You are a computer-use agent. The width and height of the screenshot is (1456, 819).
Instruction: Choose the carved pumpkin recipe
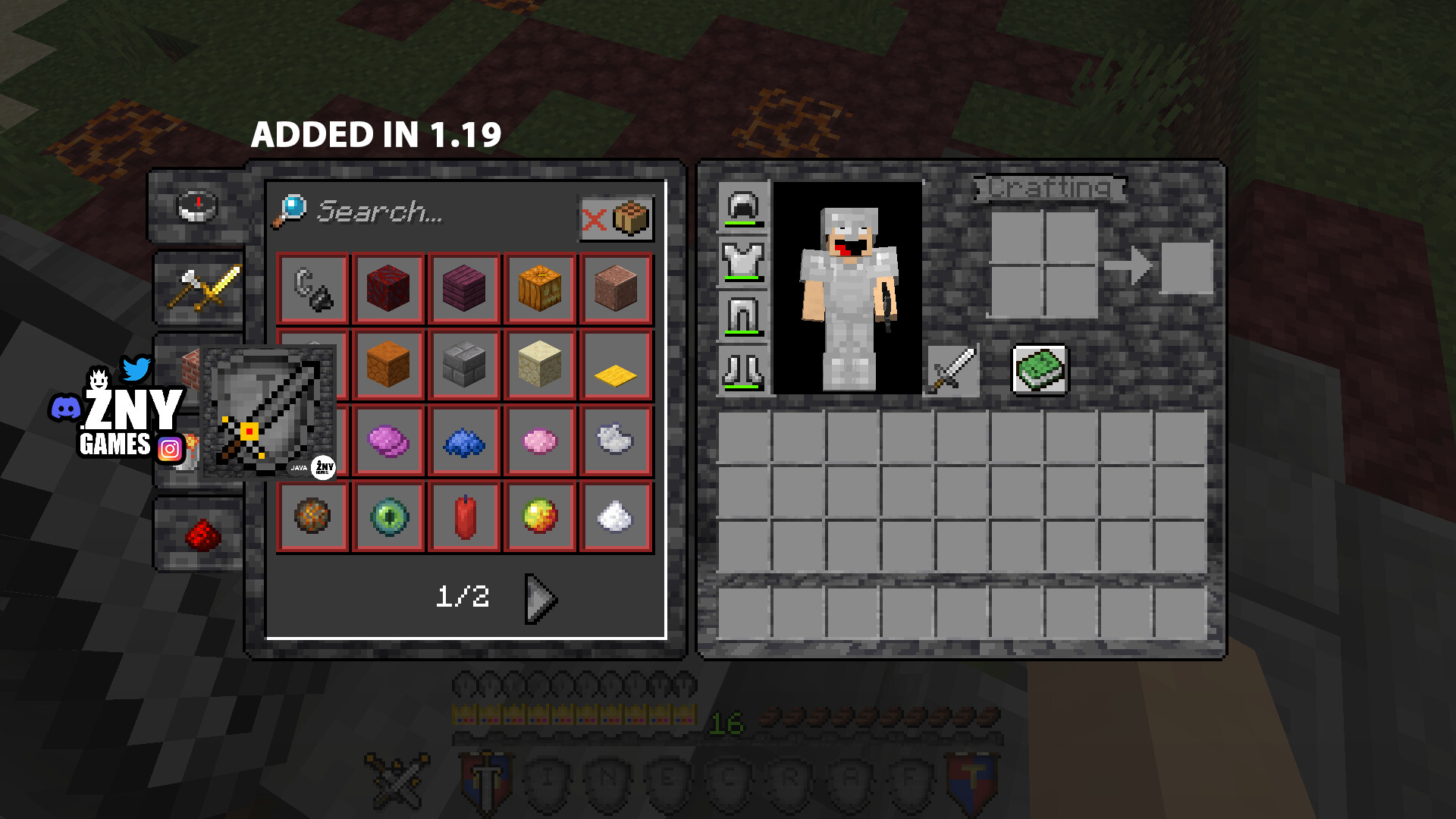tap(540, 289)
